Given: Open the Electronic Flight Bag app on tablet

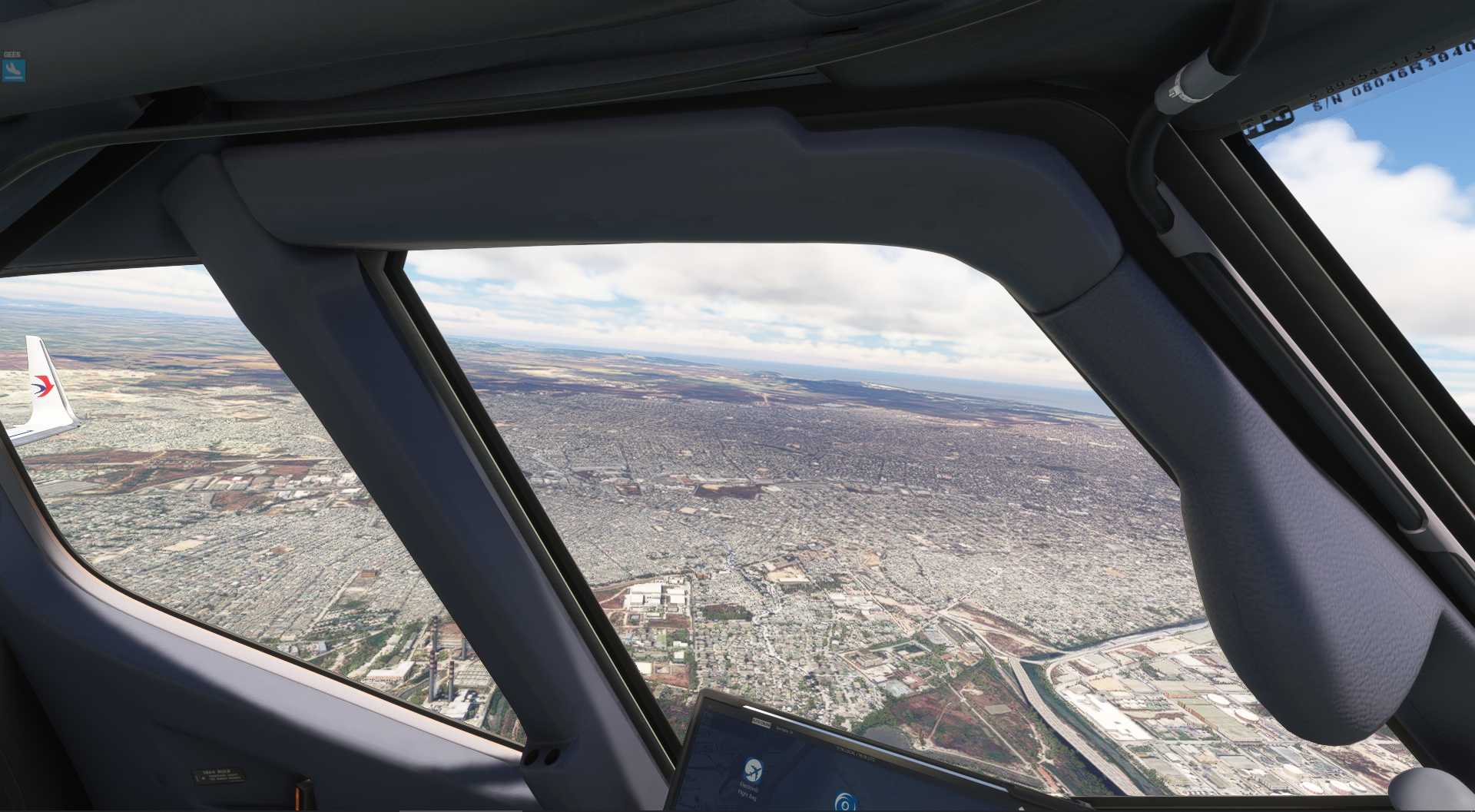Looking at the screenshot, I should [x=752, y=769].
